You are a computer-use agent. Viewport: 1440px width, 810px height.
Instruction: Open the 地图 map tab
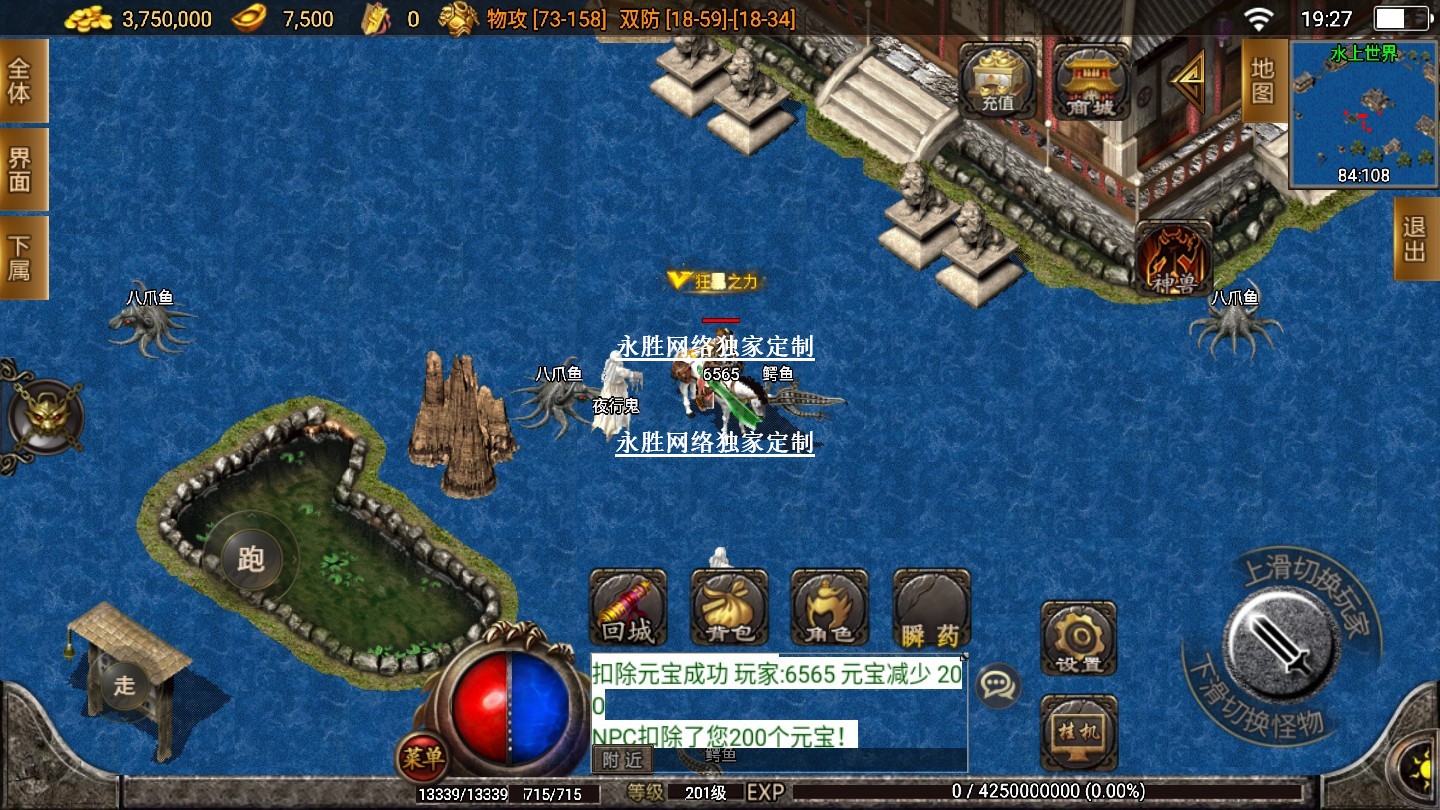coord(1262,81)
